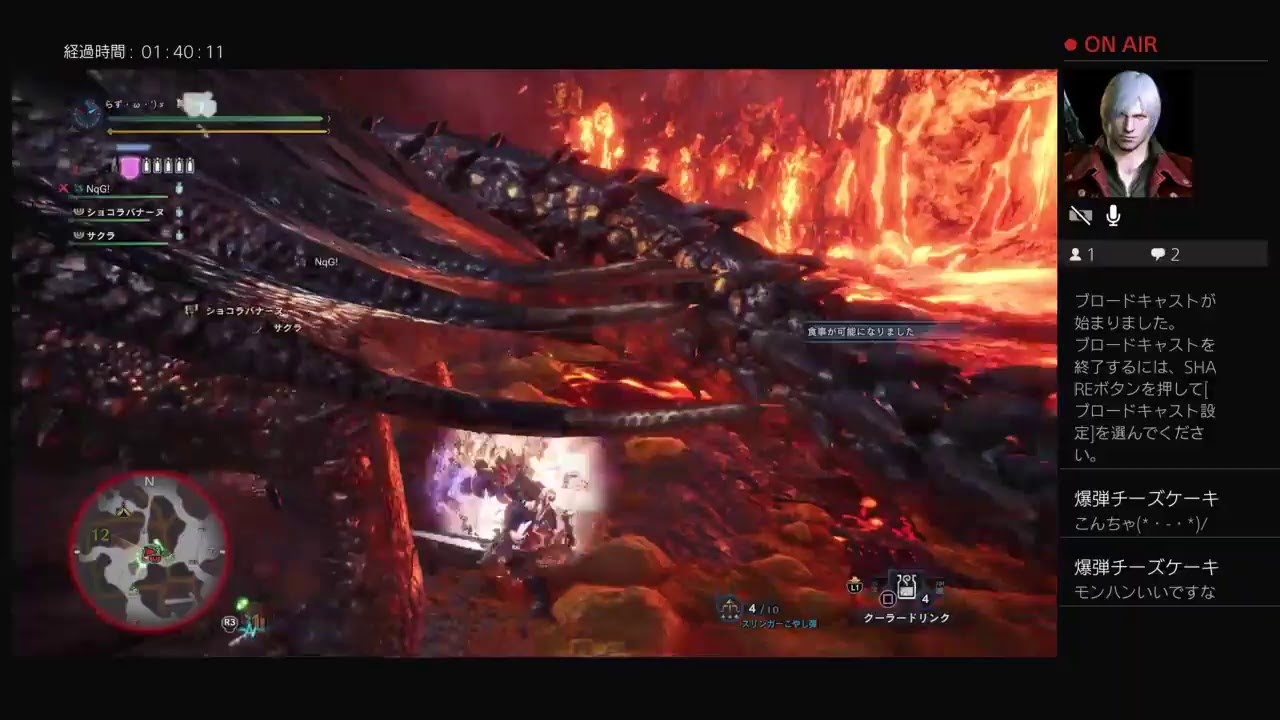
Task: Click the green health bar of らず
Action: pyautogui.click(x=213, y=118)
